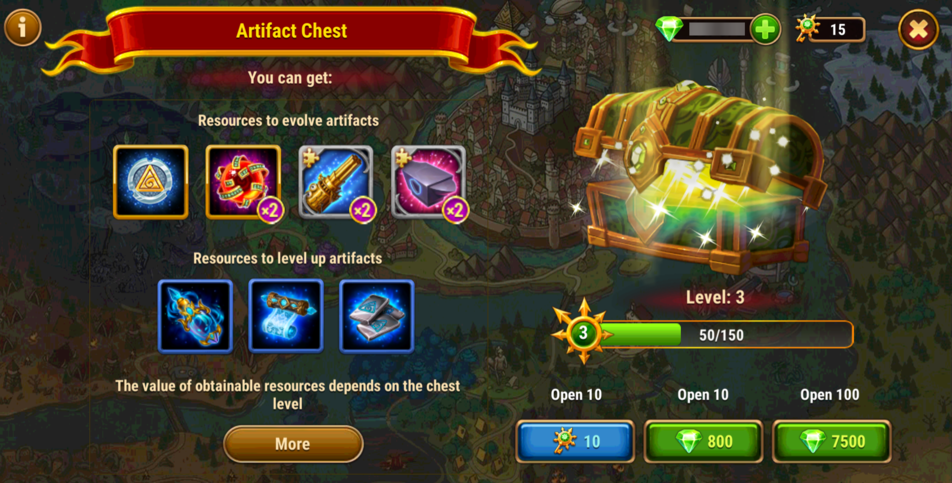
Task: Close the Artifact Chest window
Action: coord(917,30)
